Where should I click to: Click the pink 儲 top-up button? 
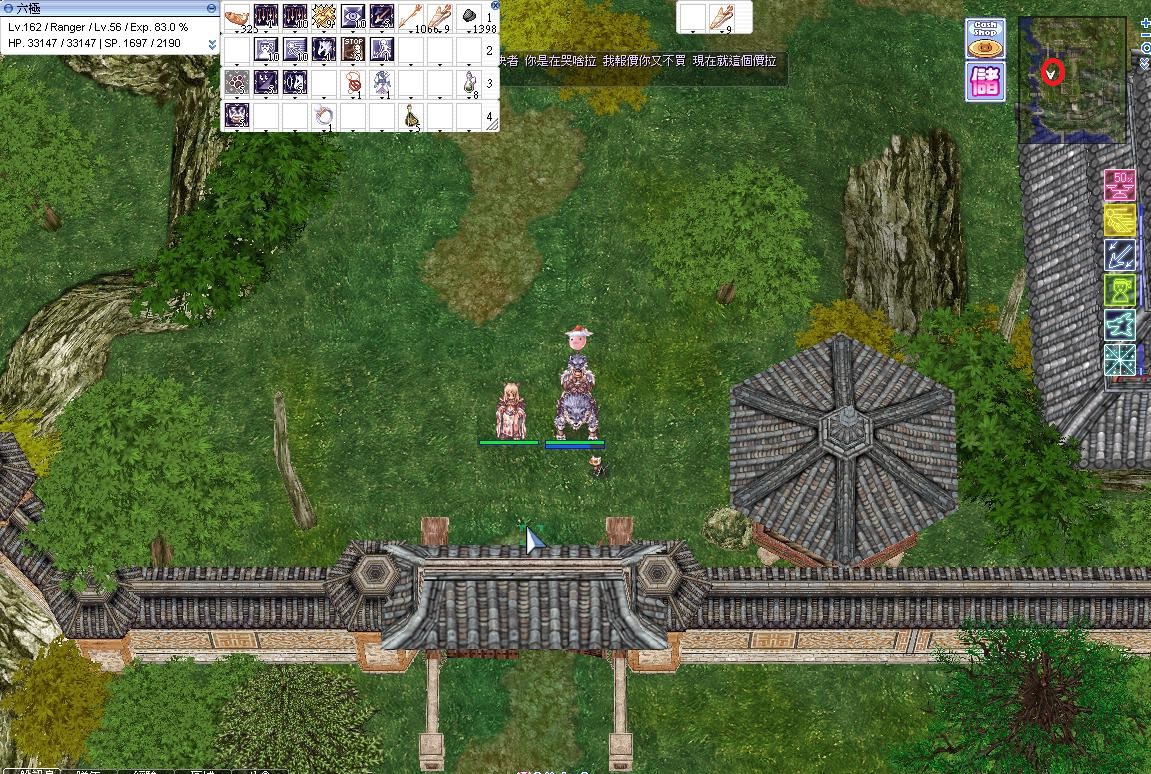coord(985,82)
